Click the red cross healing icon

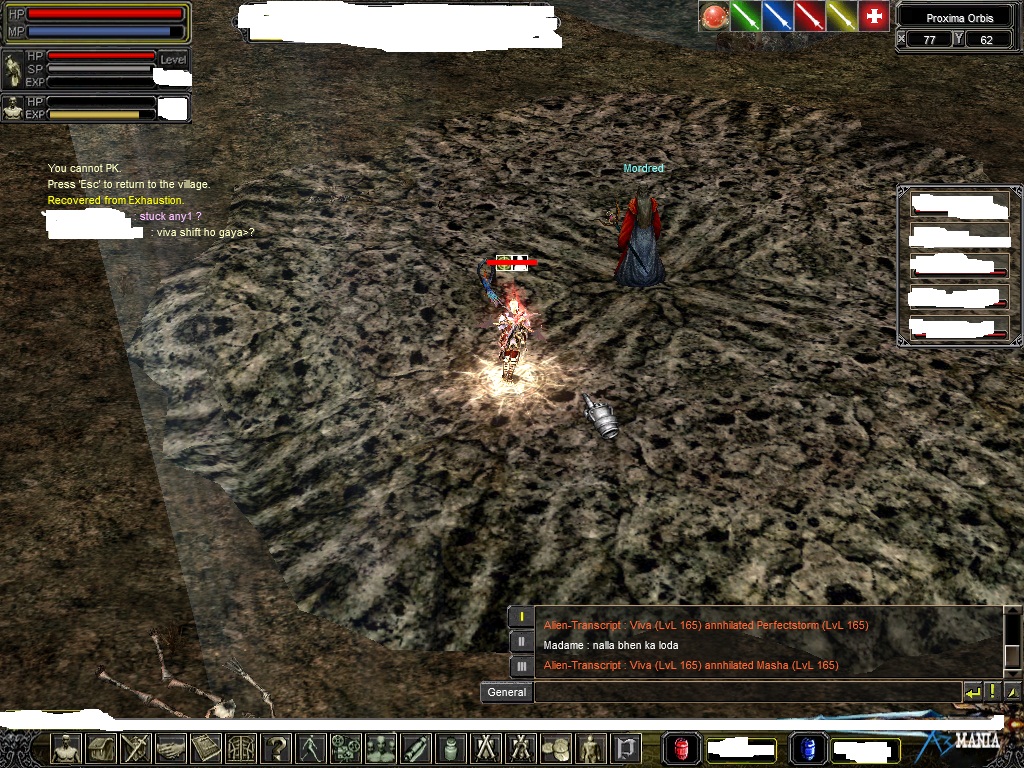(x=874, y=16)
